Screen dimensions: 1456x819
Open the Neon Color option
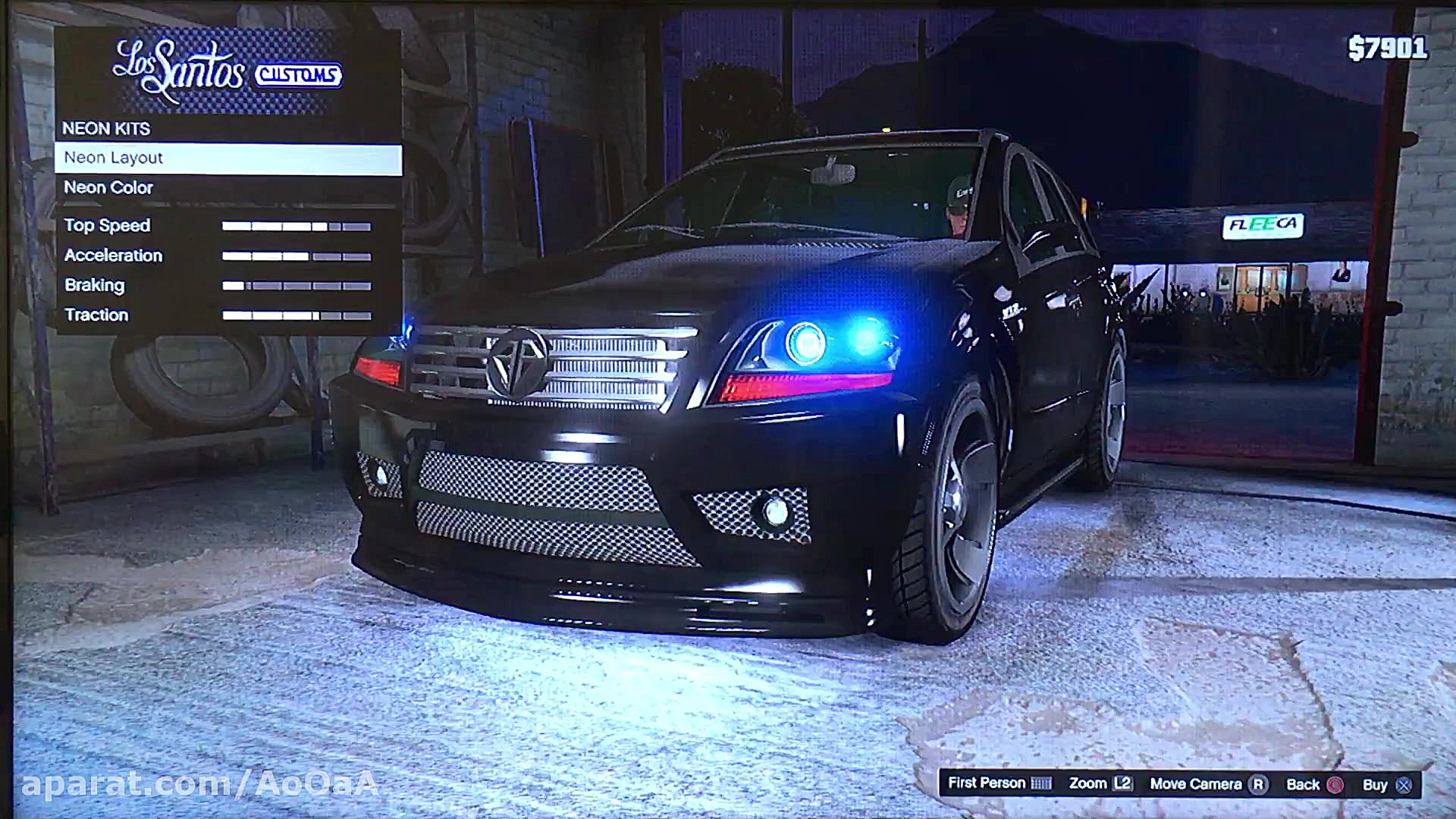pos(227,188)
